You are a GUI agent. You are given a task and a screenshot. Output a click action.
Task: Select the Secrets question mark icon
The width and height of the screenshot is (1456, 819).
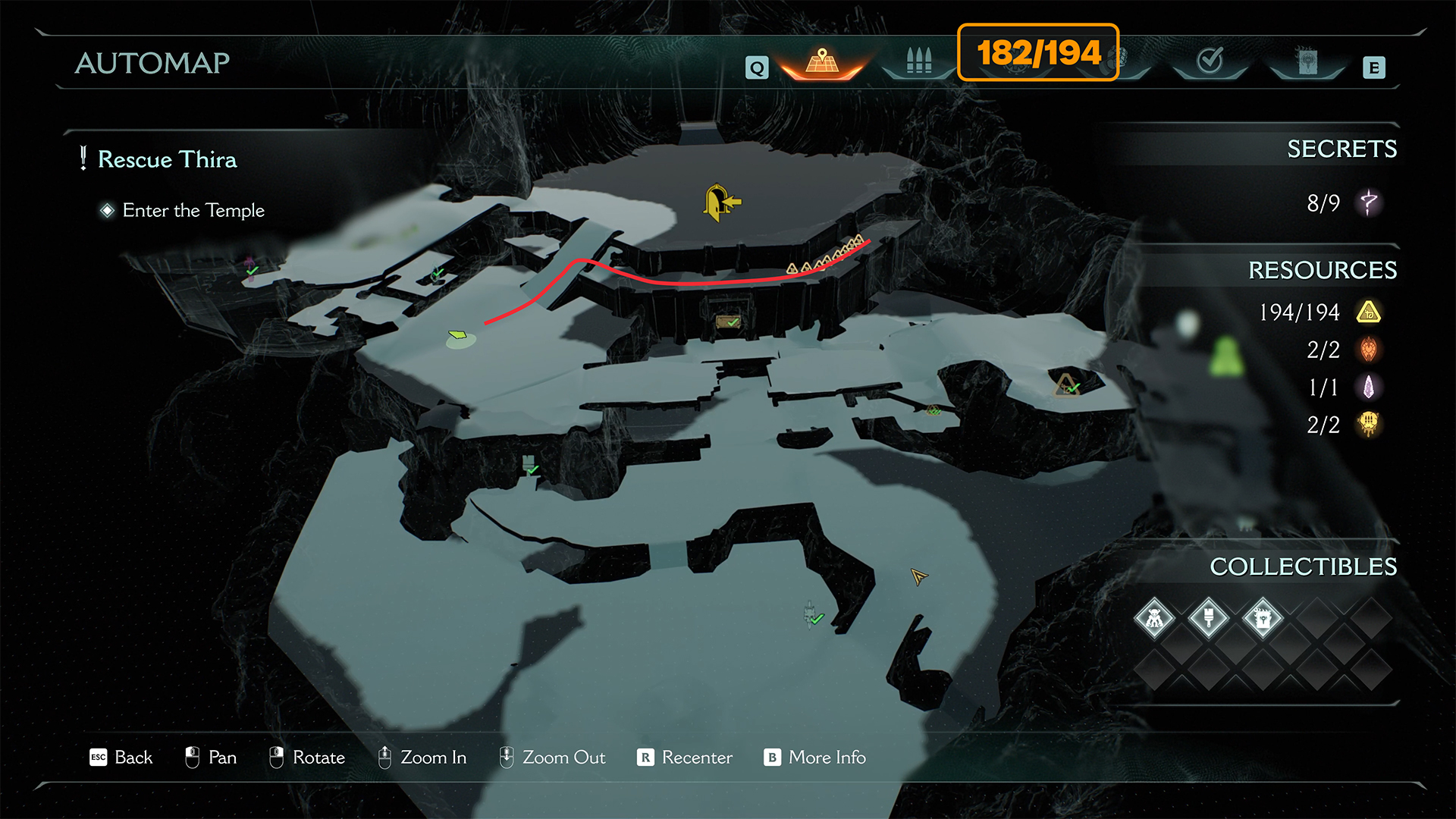tap(1369, 202)
